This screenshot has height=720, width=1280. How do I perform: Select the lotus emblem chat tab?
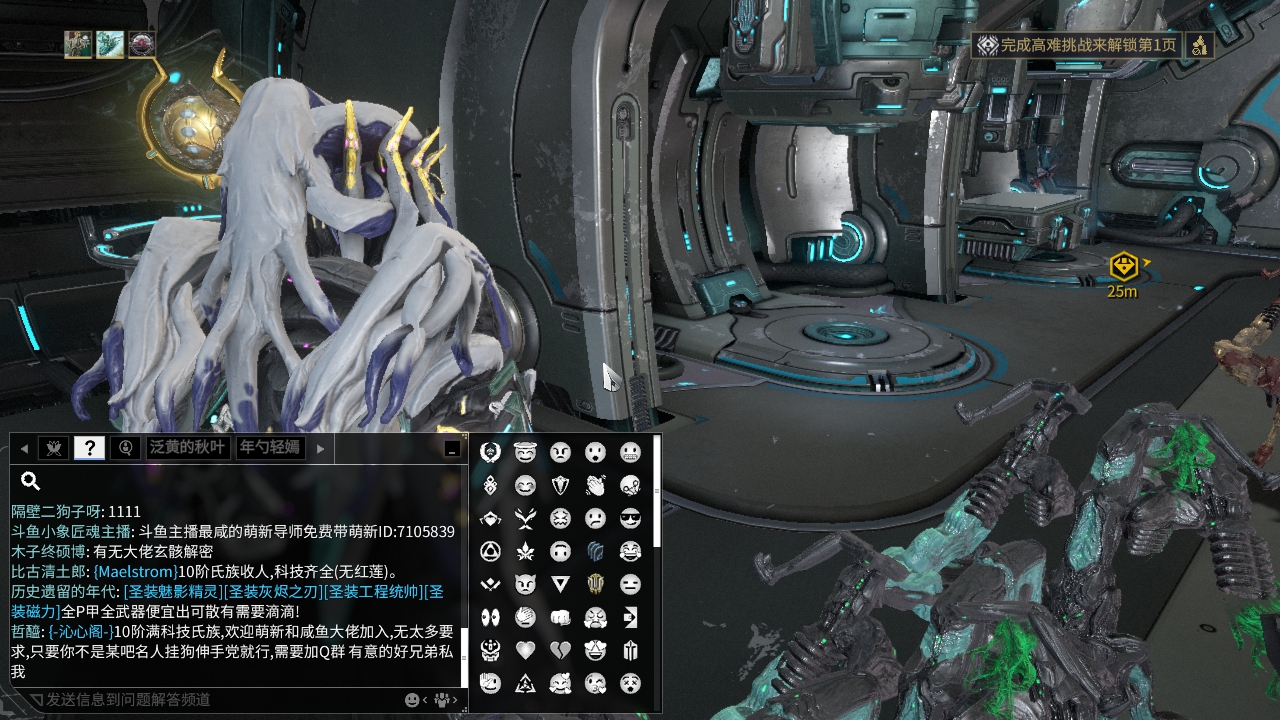pyautogui.click(x=53, y=448)
